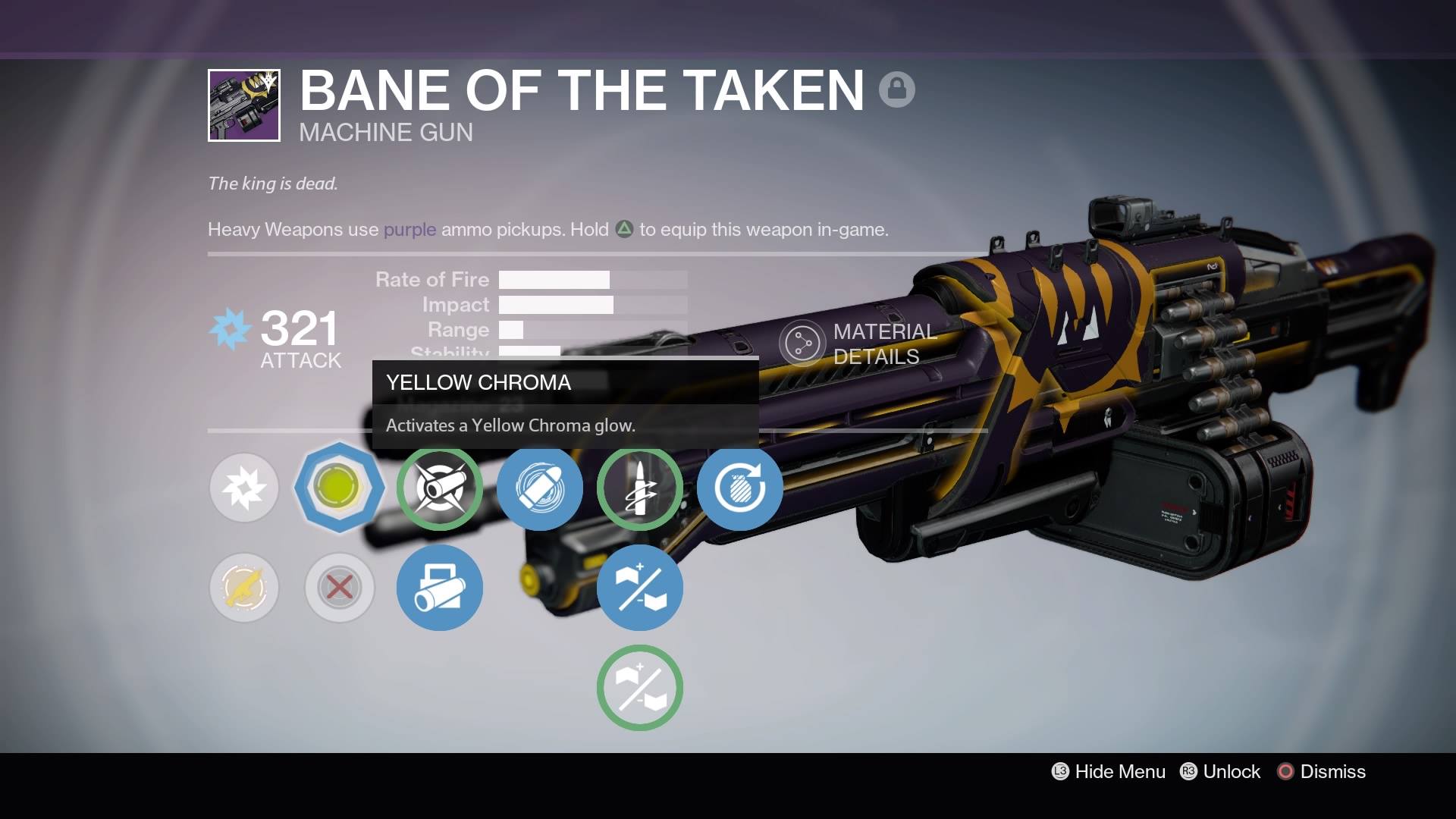Image resolution: width=1456 pixels, height=819 pixels.
Task: Activate the greyed-out red X perk node
Action: [340, 588]
